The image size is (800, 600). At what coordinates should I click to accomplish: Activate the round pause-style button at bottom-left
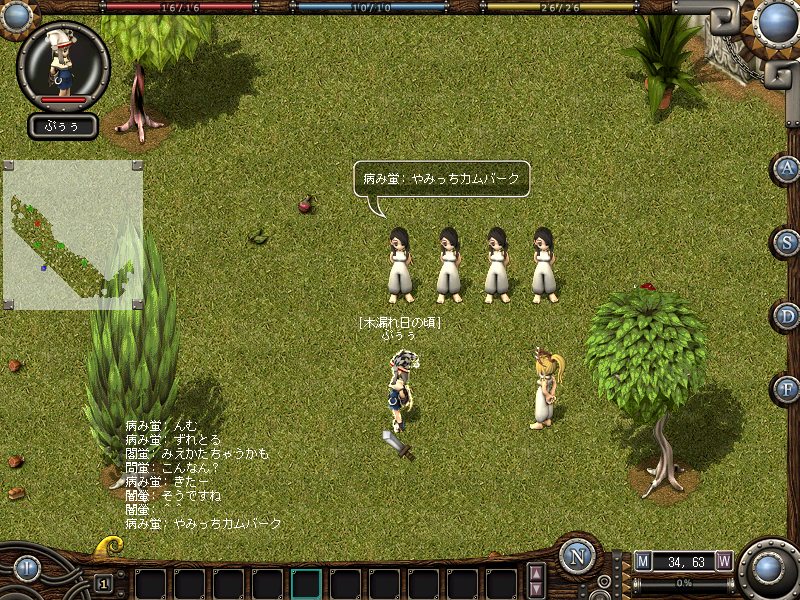click(26, 569)
